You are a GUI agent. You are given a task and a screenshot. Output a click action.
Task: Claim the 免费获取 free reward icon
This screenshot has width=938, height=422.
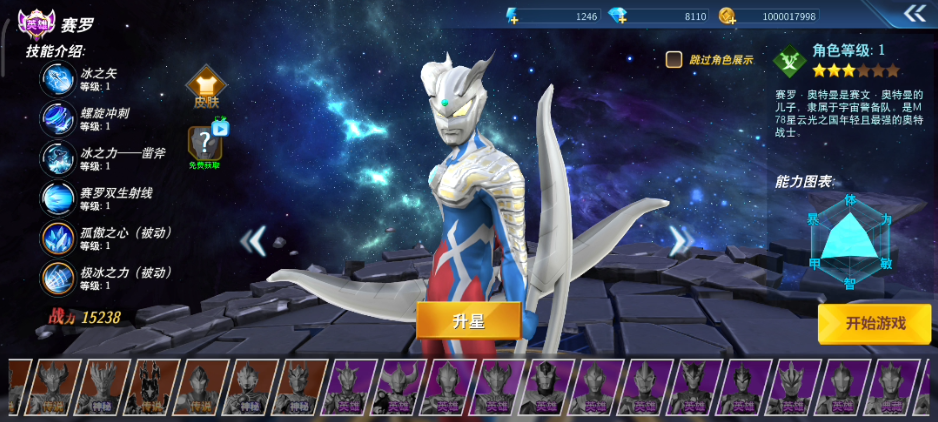[206, 146]
